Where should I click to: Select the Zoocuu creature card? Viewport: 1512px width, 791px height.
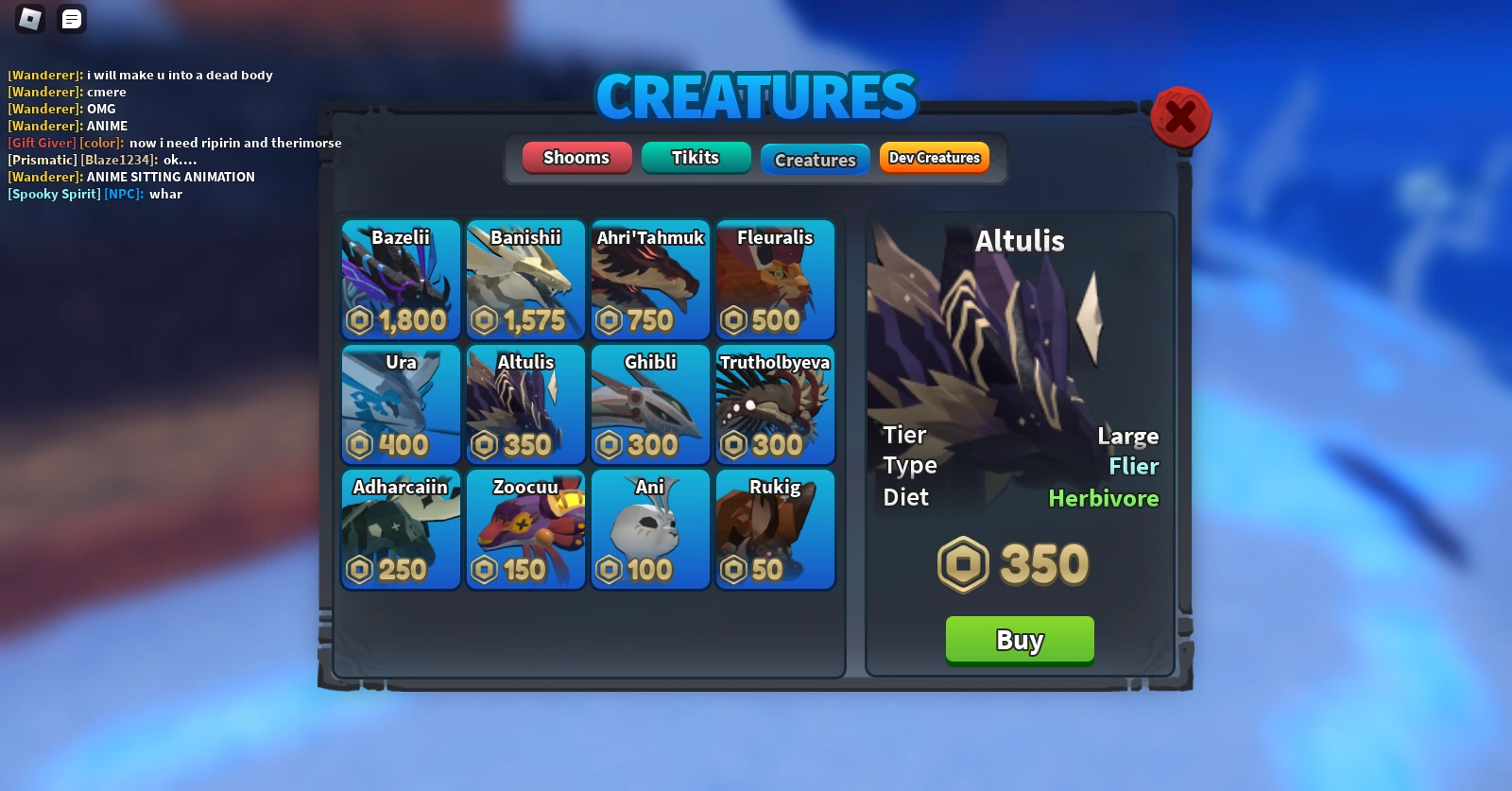coord(525,529)
